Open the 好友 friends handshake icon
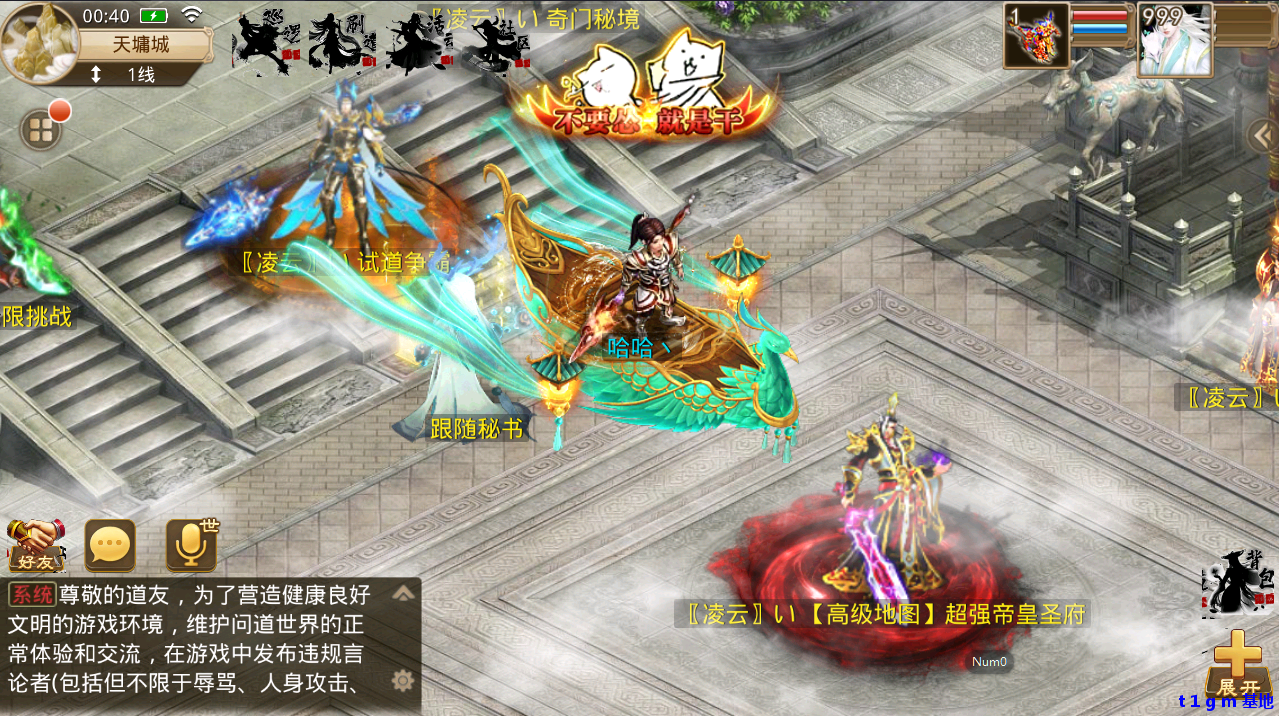1279x716 pixels. tap(36, 546)
